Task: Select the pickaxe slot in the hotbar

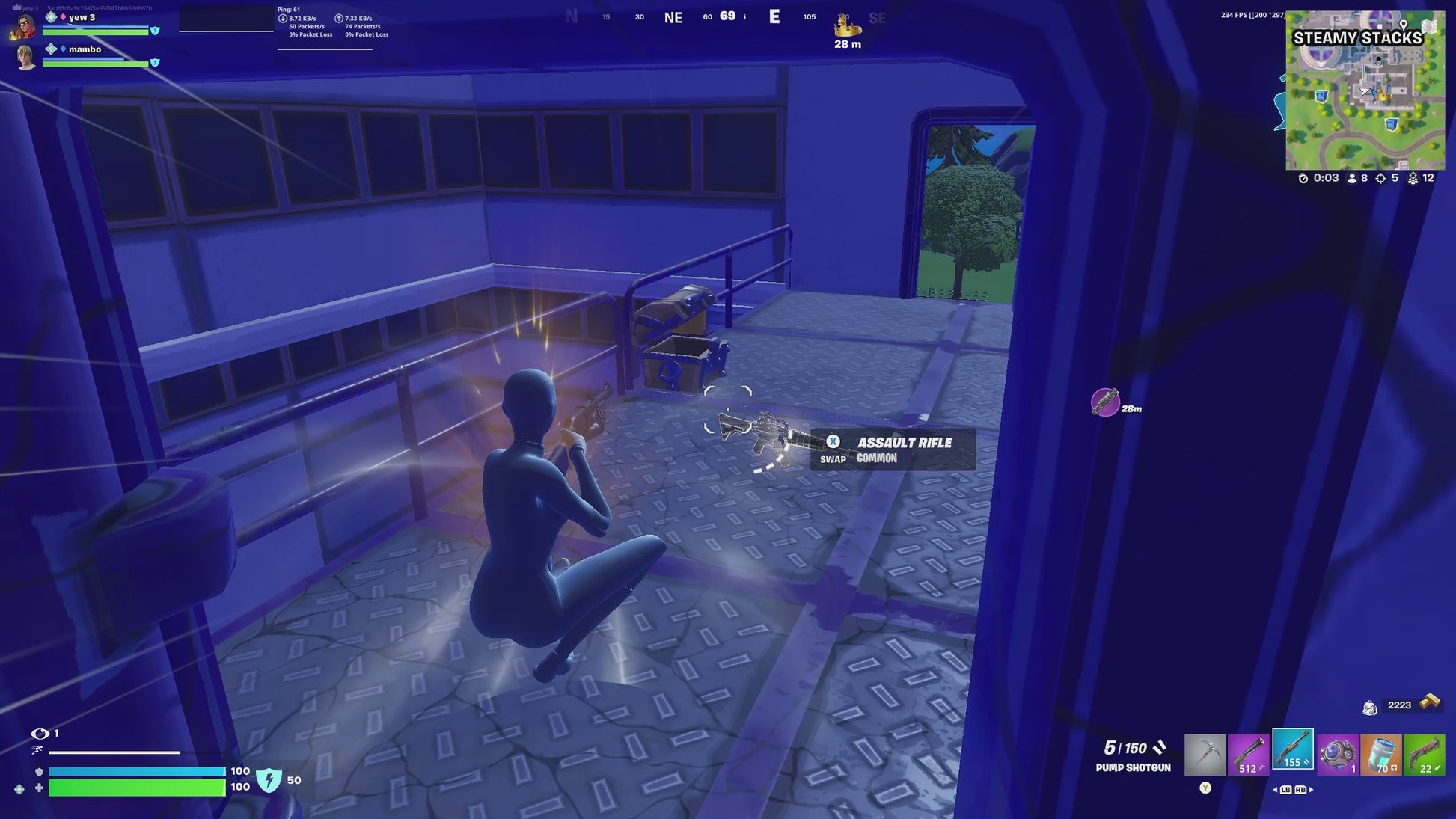Action: tap(1205, 754)
